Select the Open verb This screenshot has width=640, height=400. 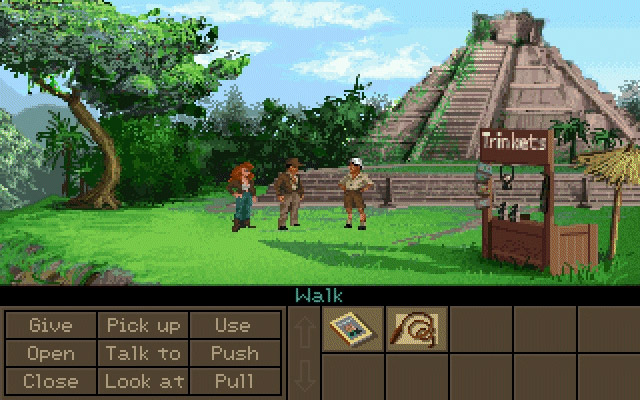(50, 353)
